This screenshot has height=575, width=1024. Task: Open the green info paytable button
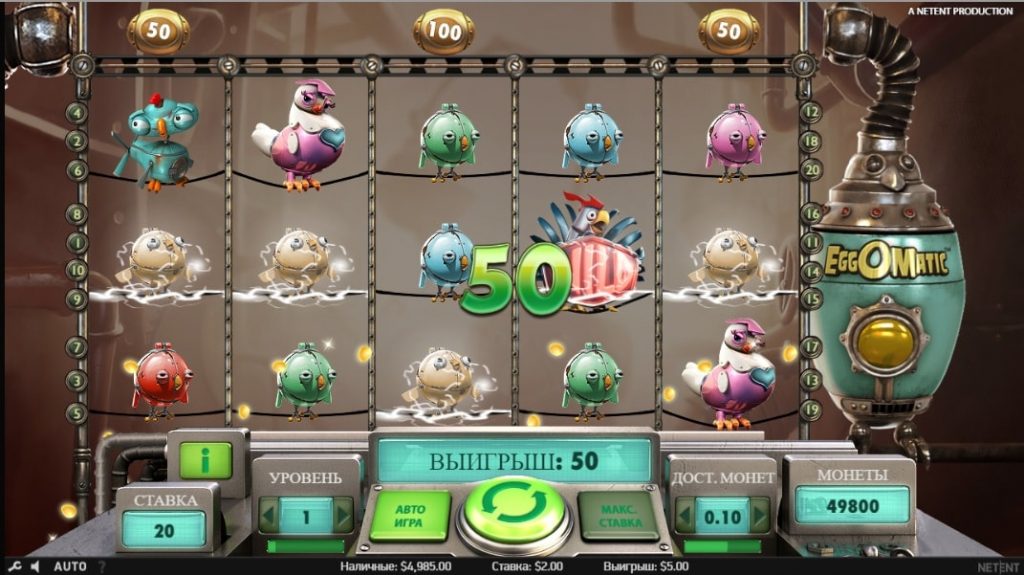pyautogui.click(x=205, y=461)
